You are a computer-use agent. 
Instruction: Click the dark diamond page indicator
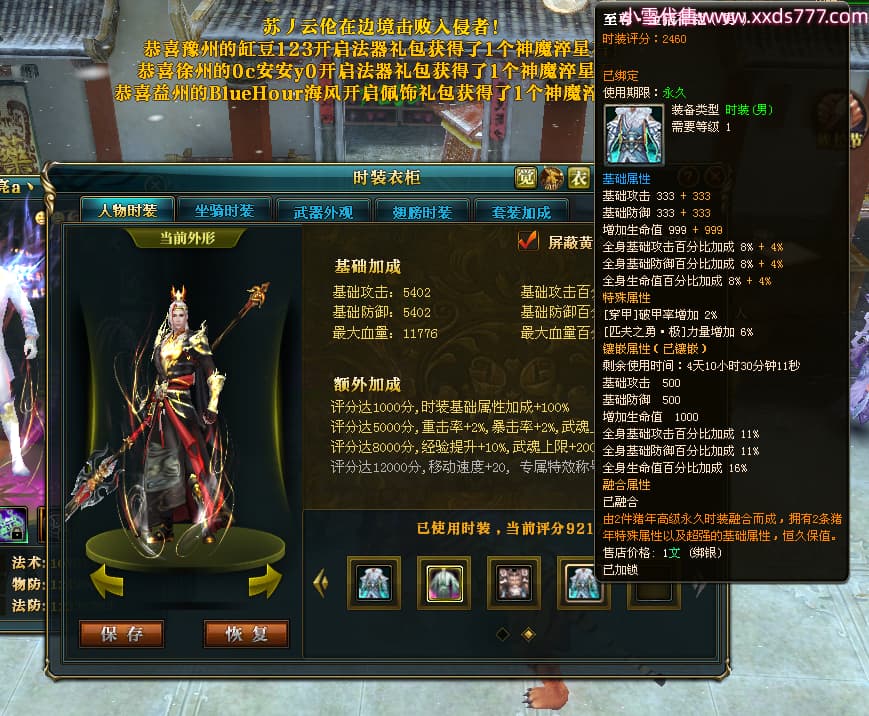502,634
